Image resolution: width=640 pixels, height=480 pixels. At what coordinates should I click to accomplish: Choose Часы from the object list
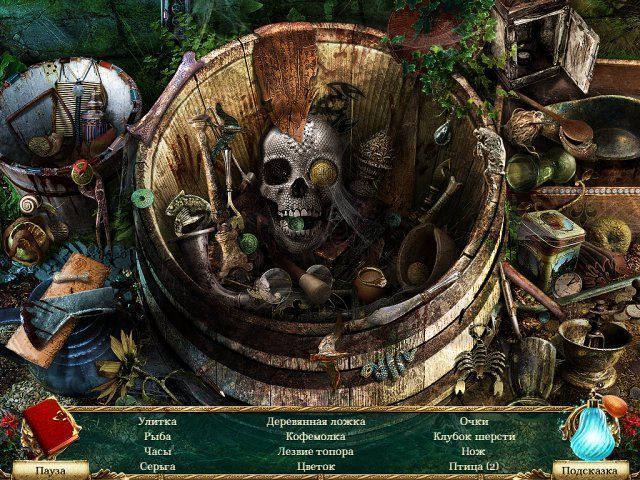tap(157, 452)
